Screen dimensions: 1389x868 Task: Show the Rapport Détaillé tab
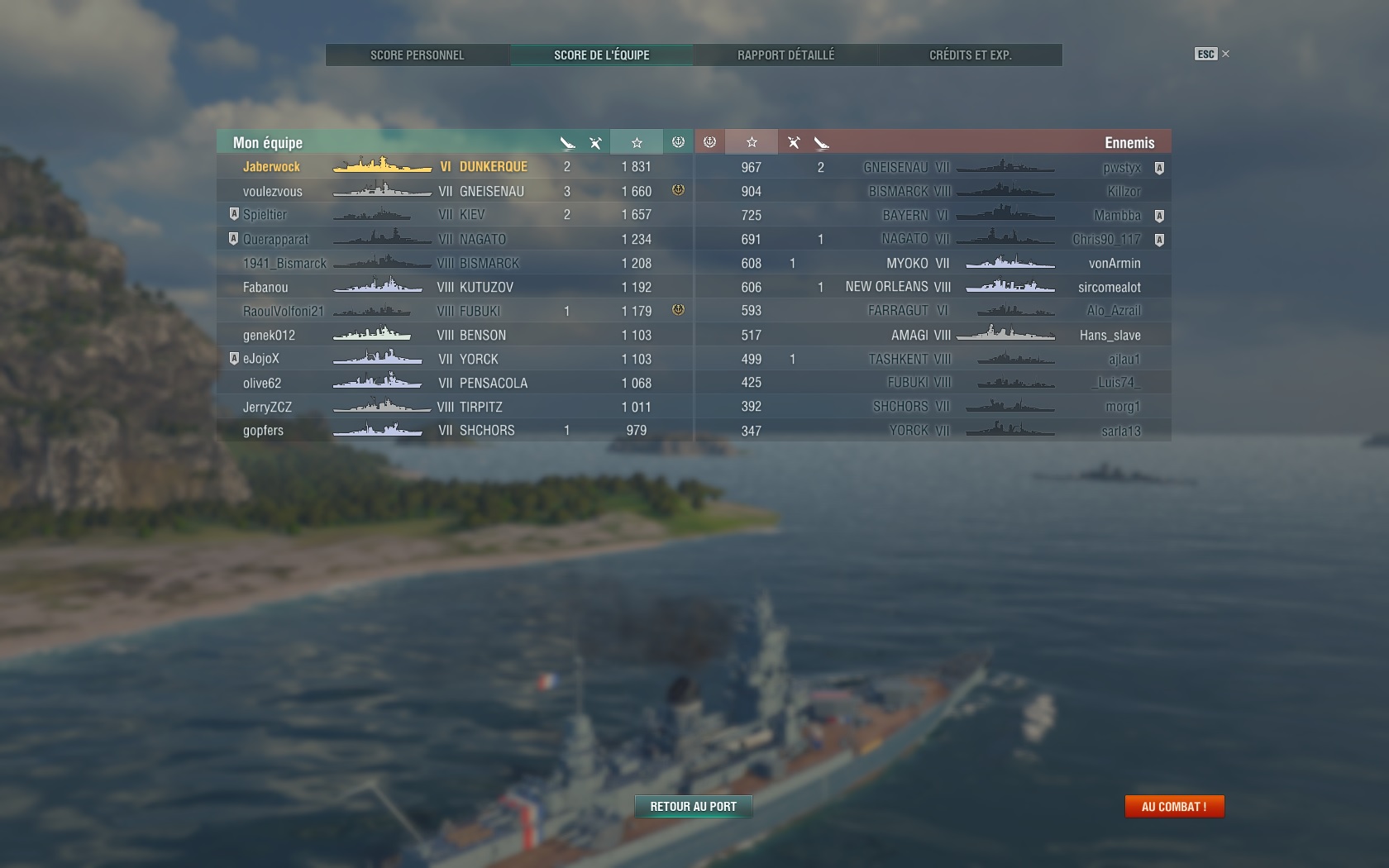point(785,55)
